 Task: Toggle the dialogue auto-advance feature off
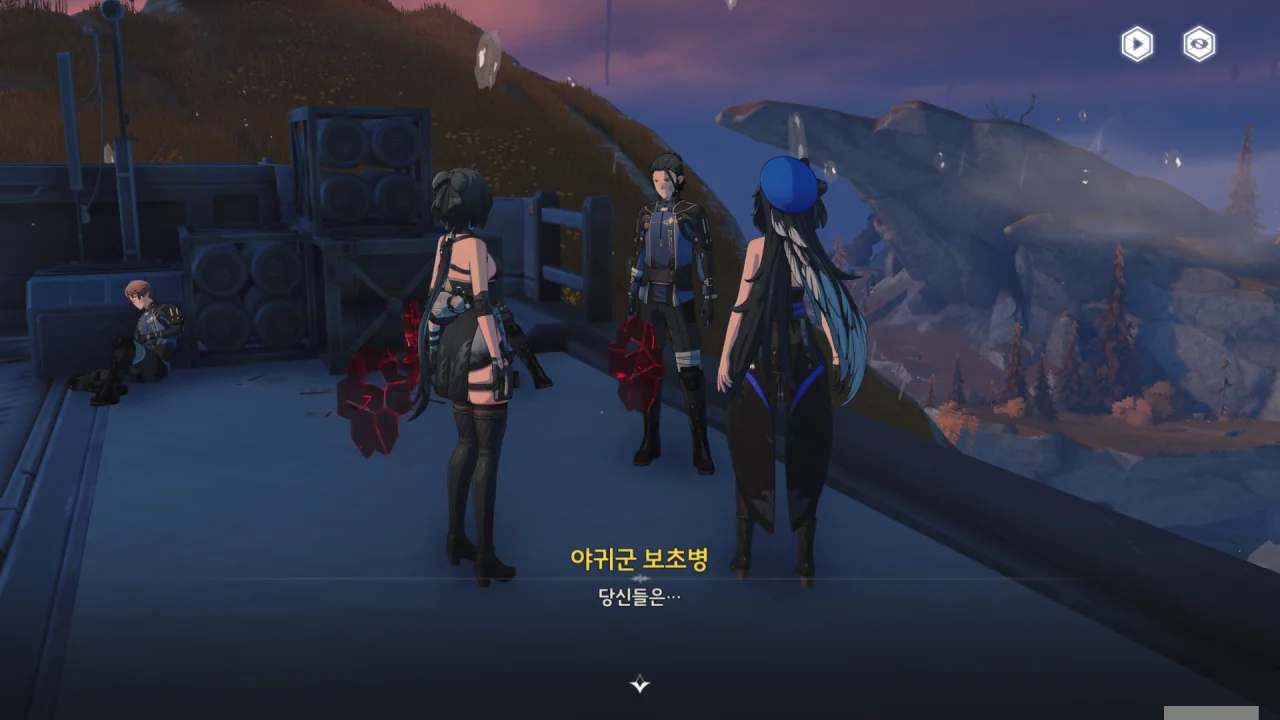[1135, 44]
